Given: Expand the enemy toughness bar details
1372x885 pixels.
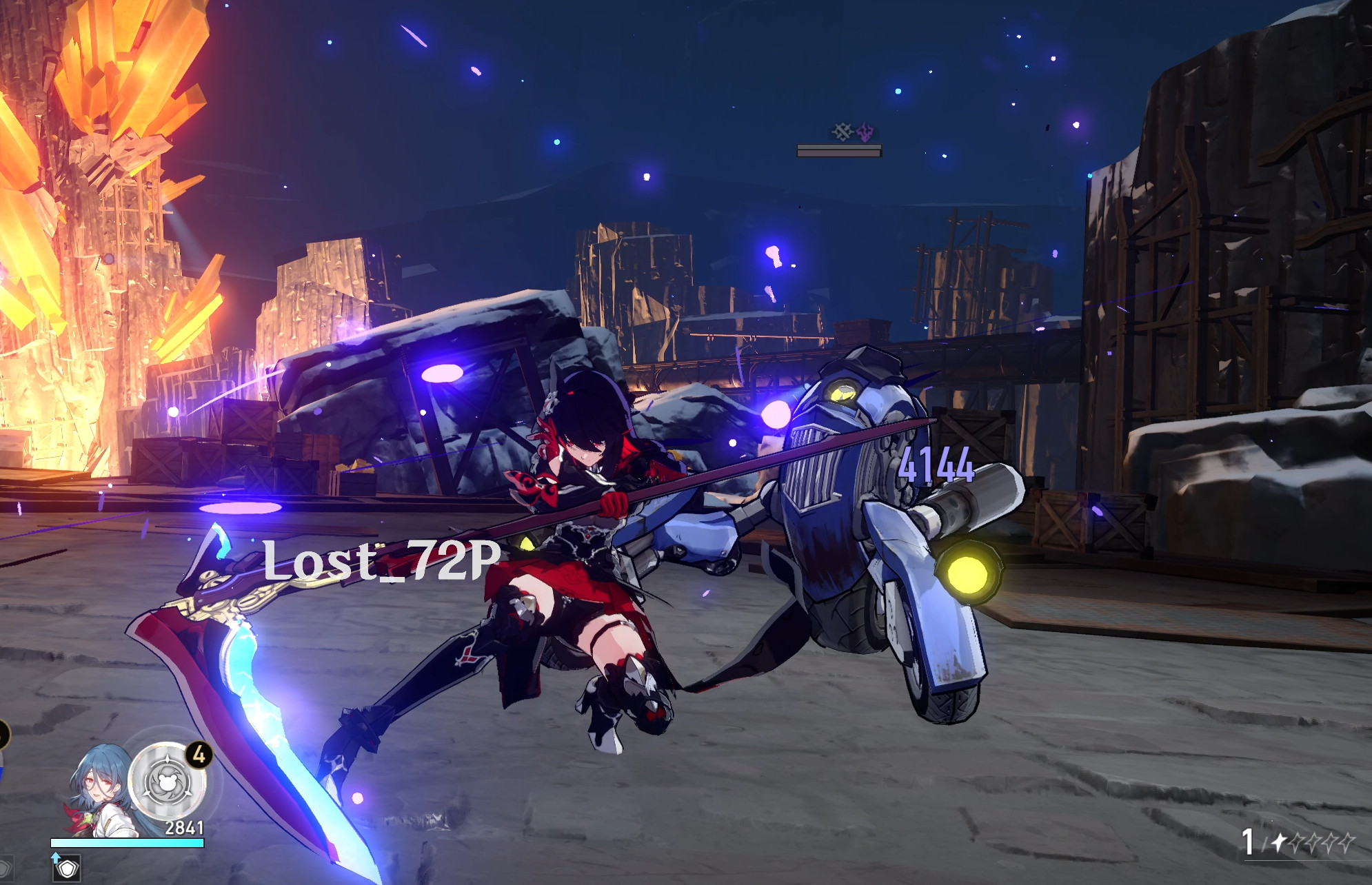Looking at the screenshot, I should 840,147.
